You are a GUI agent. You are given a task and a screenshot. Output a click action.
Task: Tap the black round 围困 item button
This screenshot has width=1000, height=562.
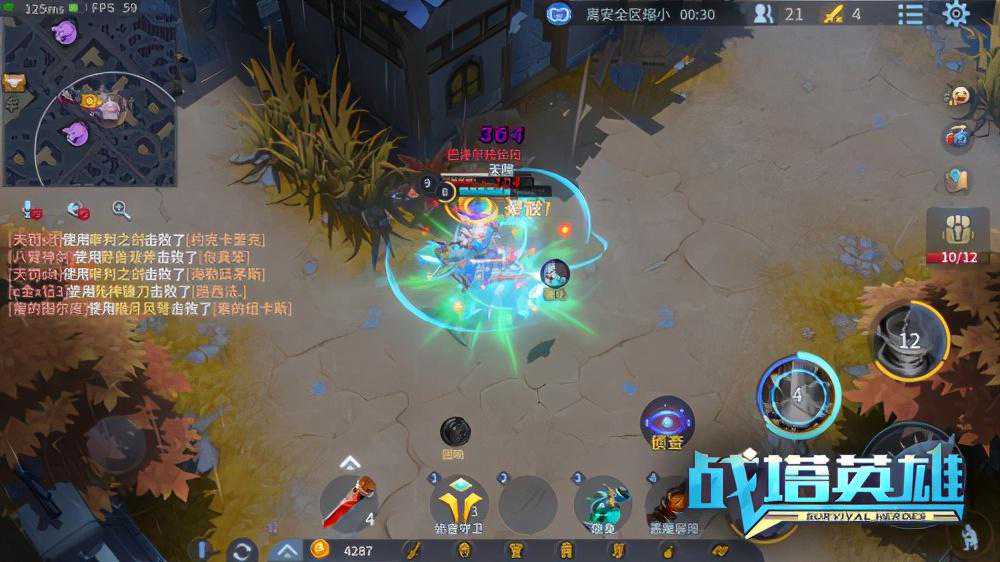(455, 432)
